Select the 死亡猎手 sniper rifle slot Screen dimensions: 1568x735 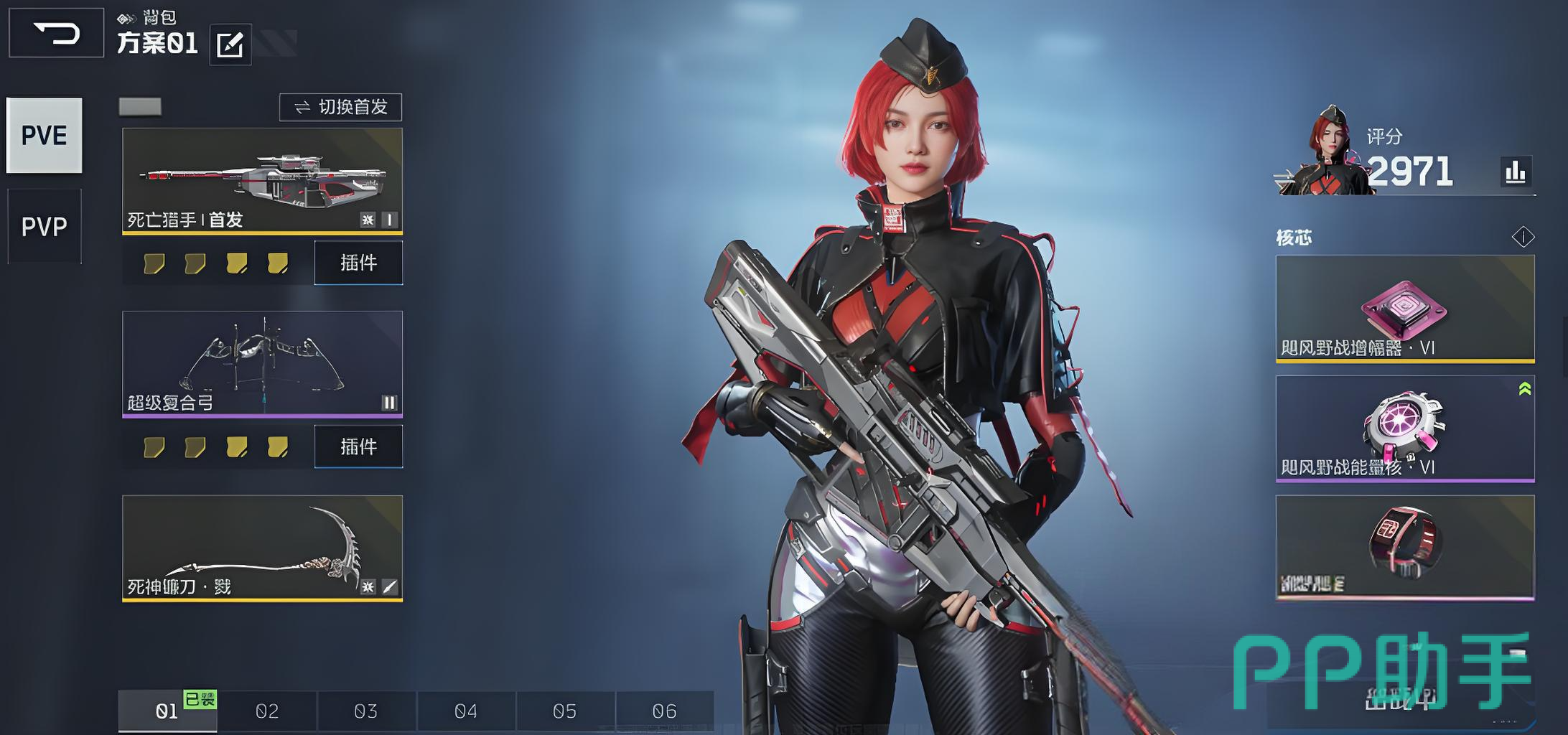tap(262, 181)
